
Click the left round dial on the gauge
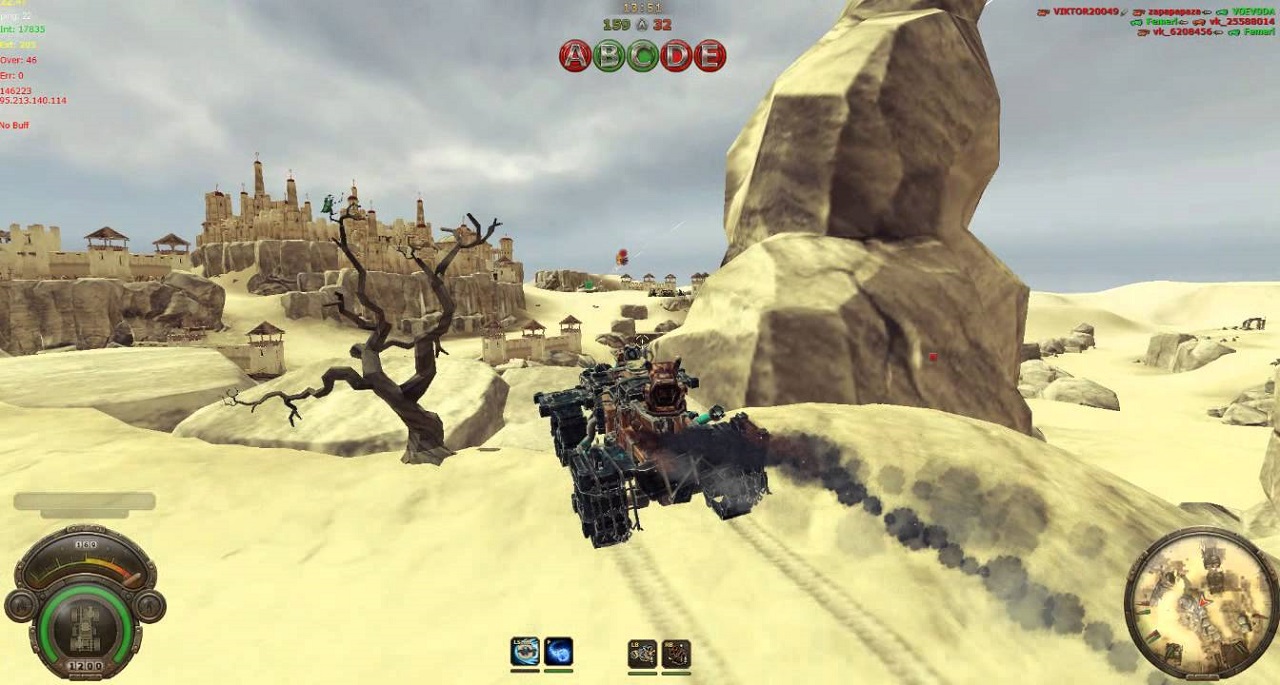(20, 606)
